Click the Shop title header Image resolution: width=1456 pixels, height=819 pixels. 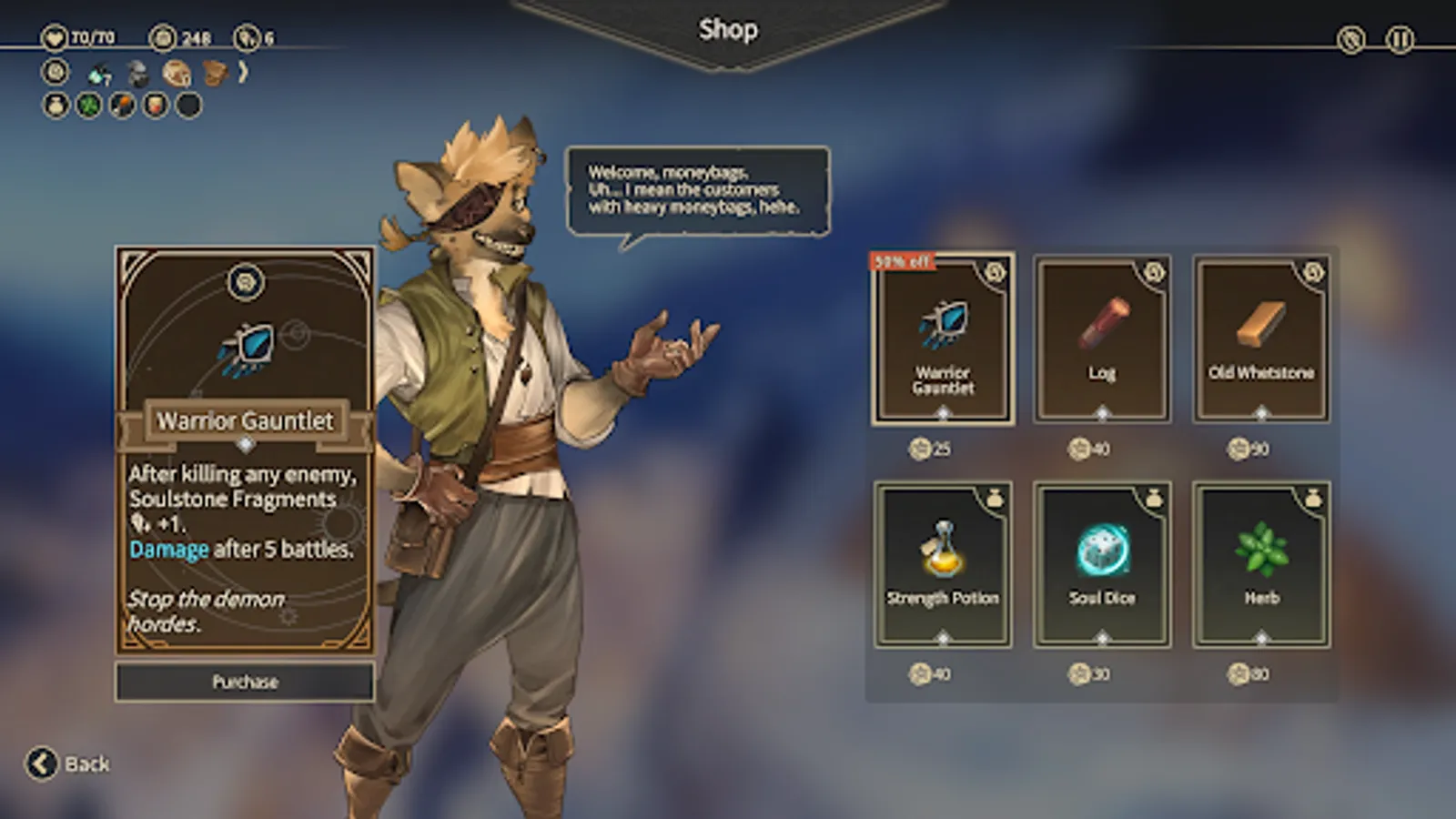point(728,29)
